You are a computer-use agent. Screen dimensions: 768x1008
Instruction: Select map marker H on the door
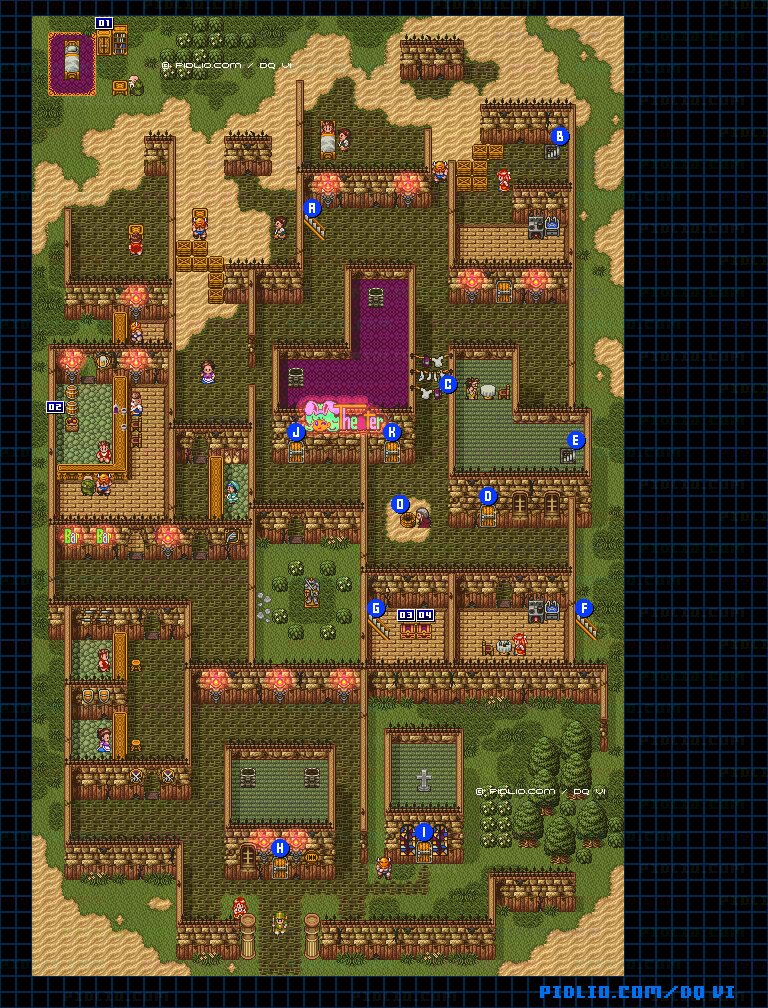pyautogui.click(x=280, y=847)
